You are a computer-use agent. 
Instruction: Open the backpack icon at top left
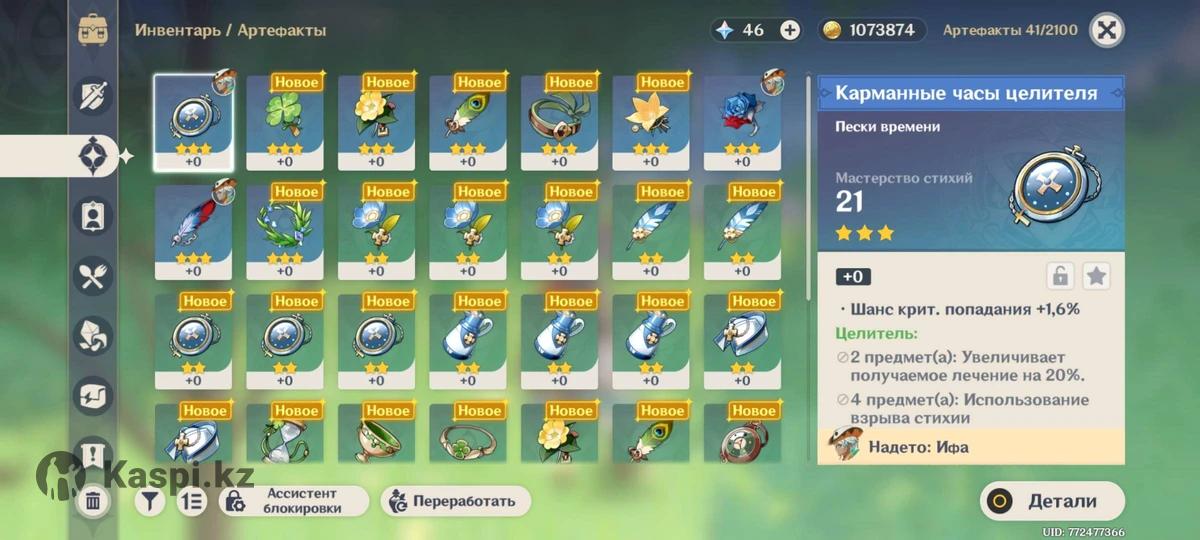point(93,29)
